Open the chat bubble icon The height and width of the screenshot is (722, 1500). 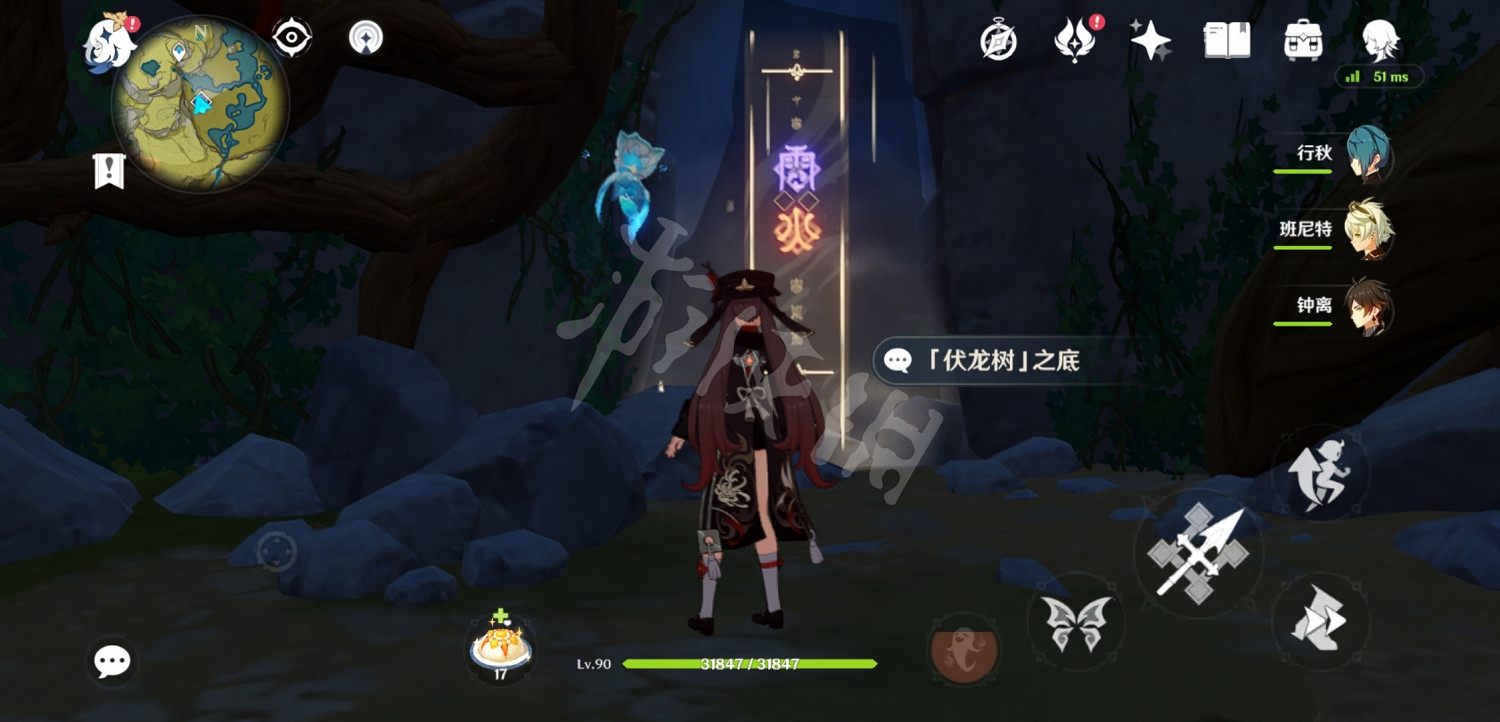pos(112,660)
